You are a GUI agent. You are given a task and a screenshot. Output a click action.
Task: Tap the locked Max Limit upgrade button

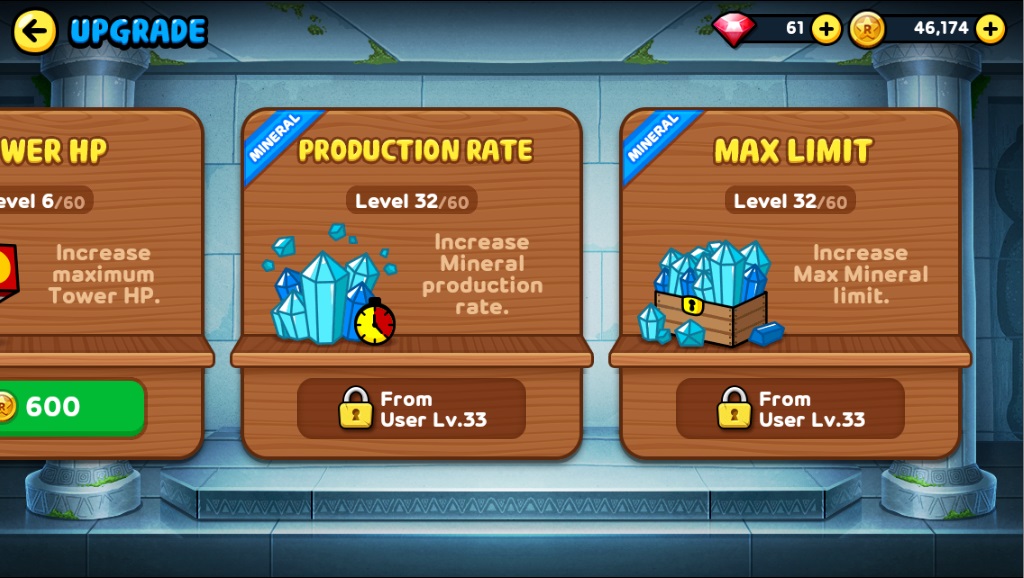click(790, 408)
